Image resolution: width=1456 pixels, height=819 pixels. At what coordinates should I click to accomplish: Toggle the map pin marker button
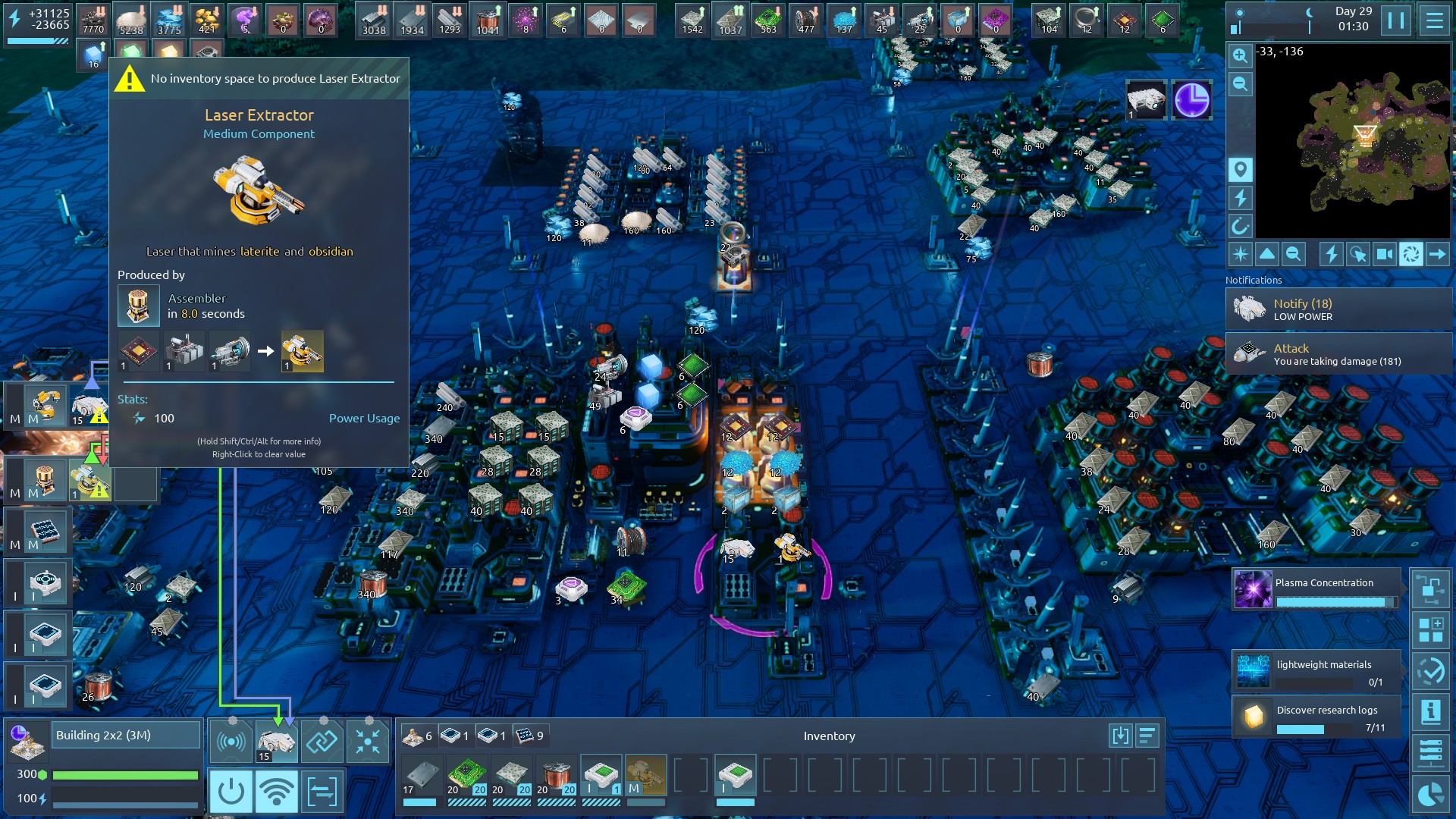pos(1240,169)
